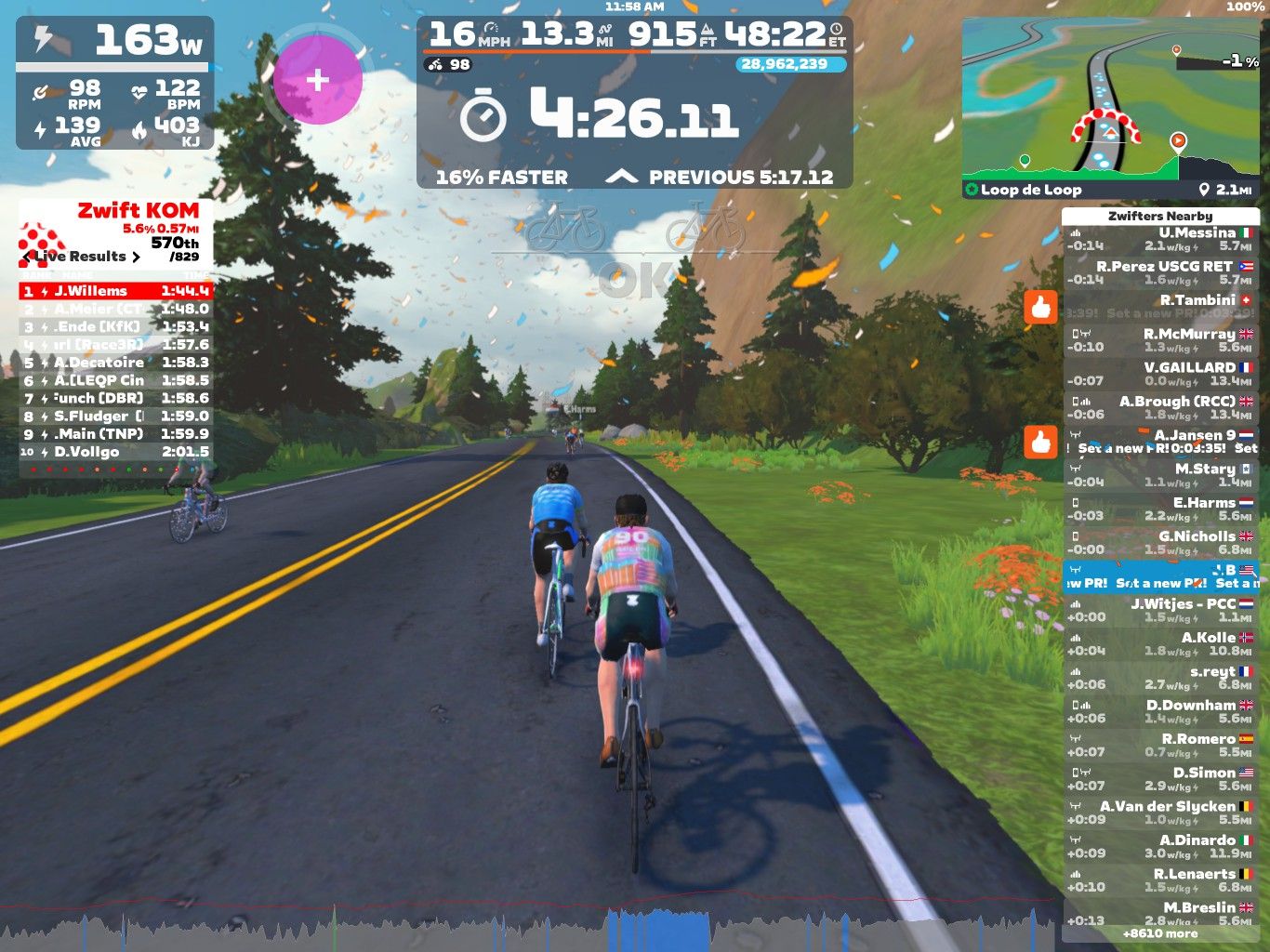Give a Ride On to R.Tambini
The width and height of the screenshot is (1270, 952).
1041,306
